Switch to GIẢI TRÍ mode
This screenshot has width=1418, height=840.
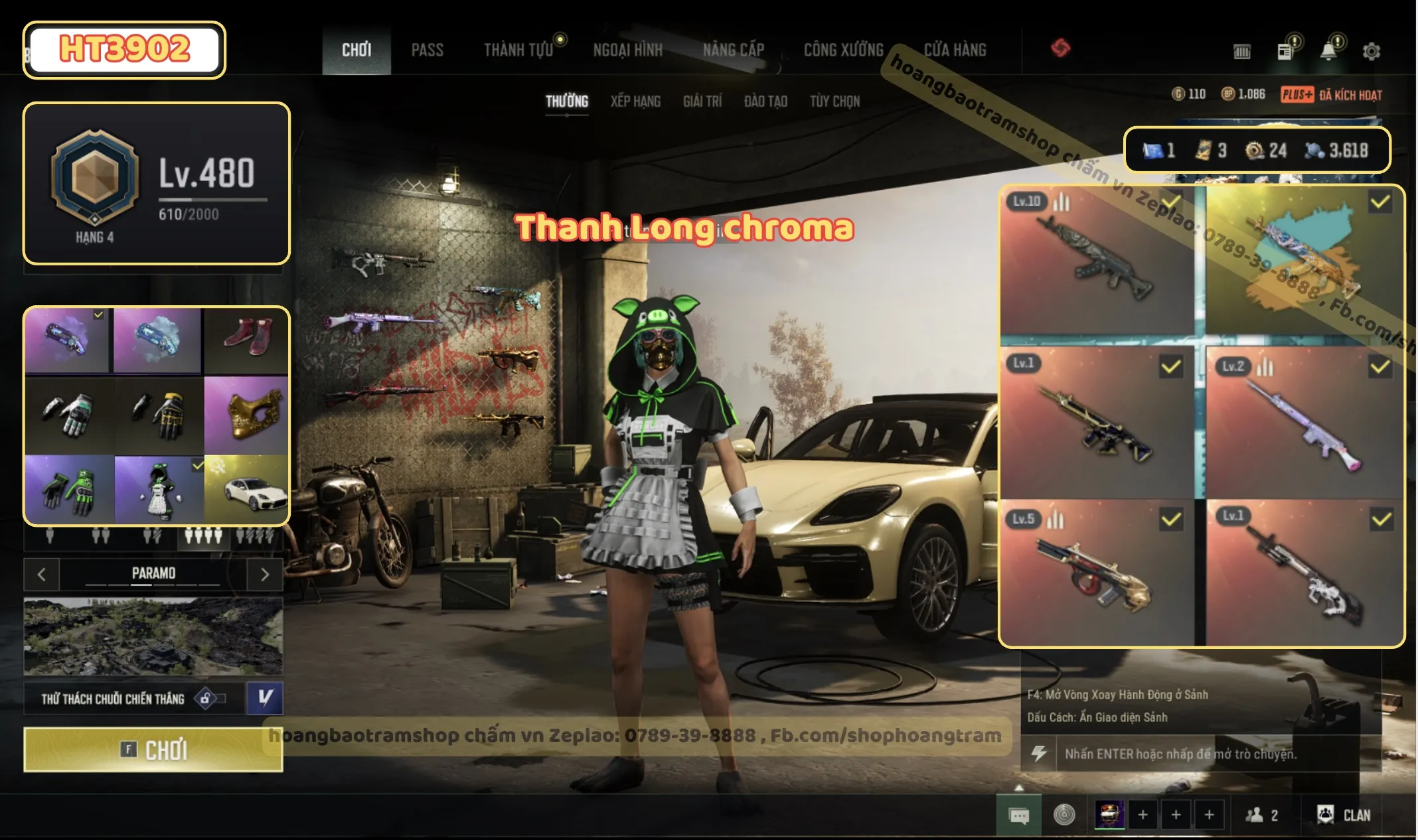(x=702, y=101)
